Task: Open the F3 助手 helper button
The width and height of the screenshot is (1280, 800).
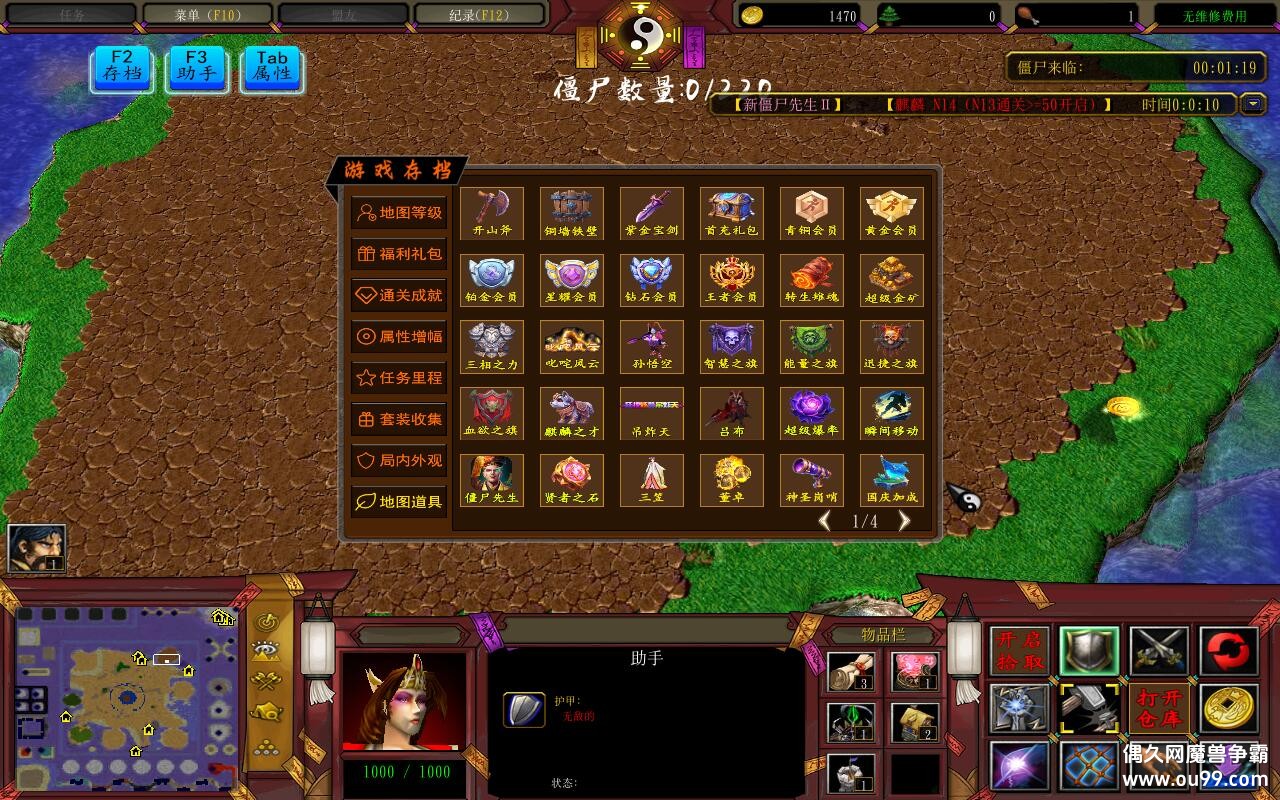Action: 196,67
